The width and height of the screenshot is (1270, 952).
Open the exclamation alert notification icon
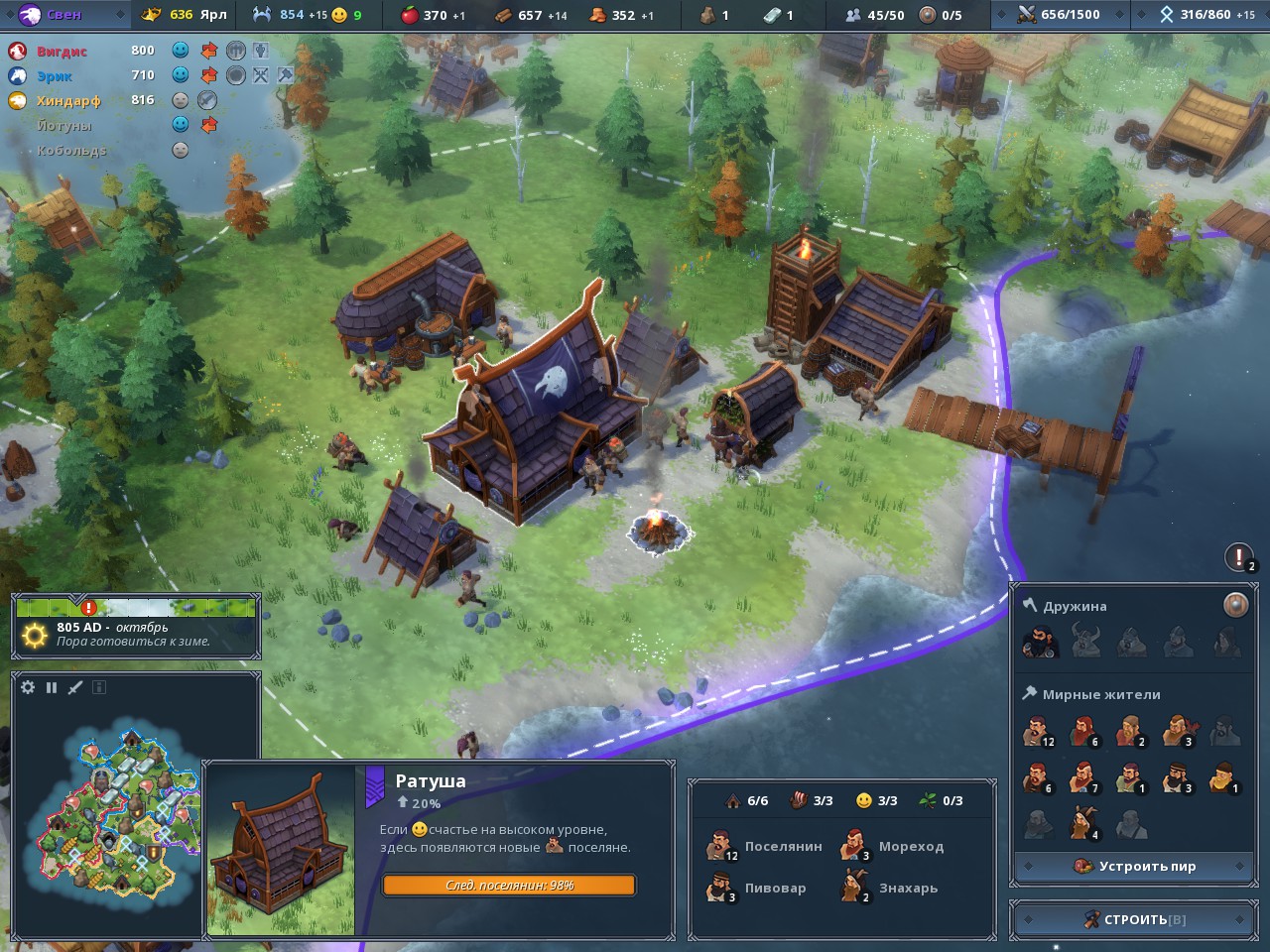pyautogui.click(x=1239, y=557)
